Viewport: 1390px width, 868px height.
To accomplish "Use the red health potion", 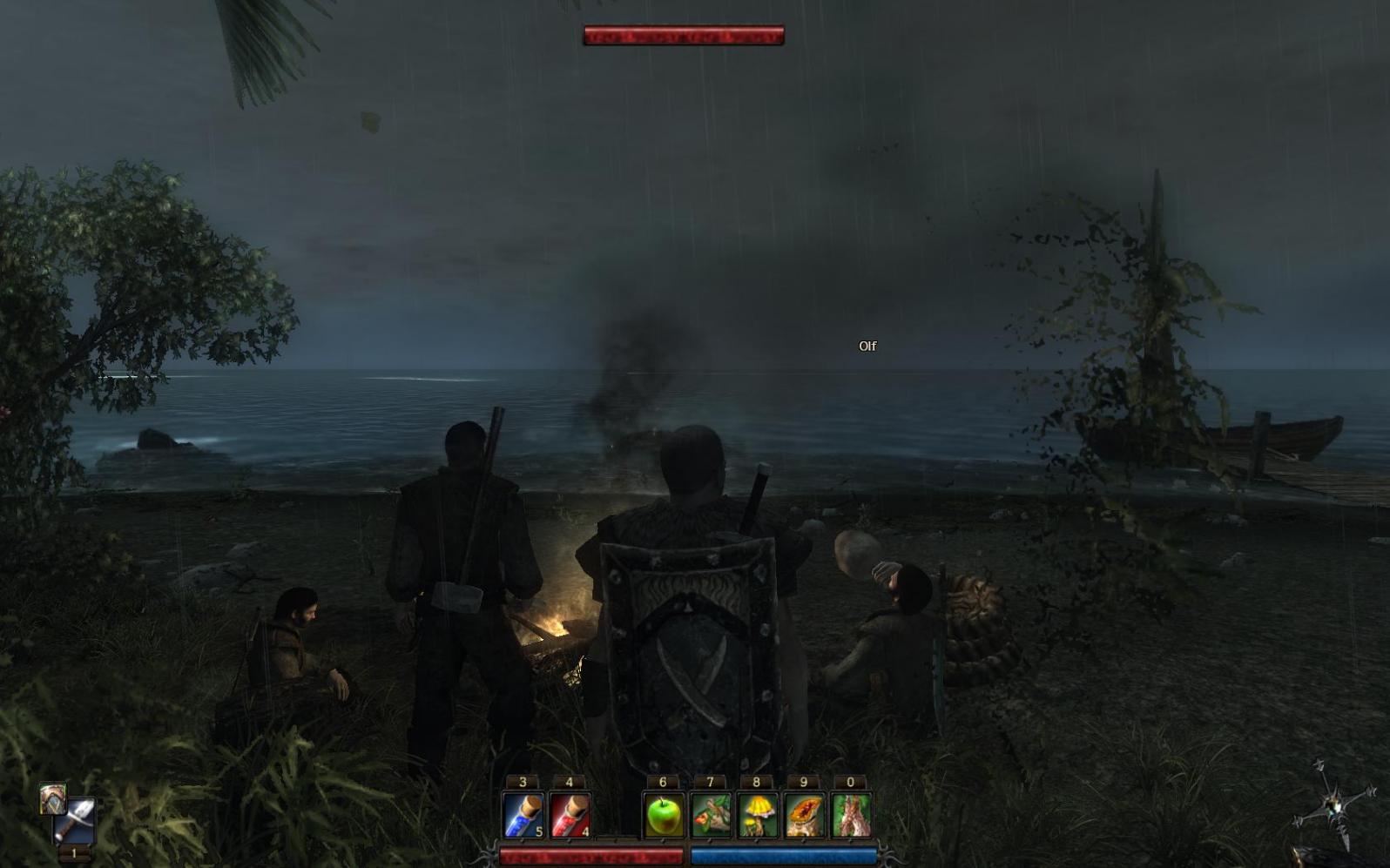I will tap(570, 815).
